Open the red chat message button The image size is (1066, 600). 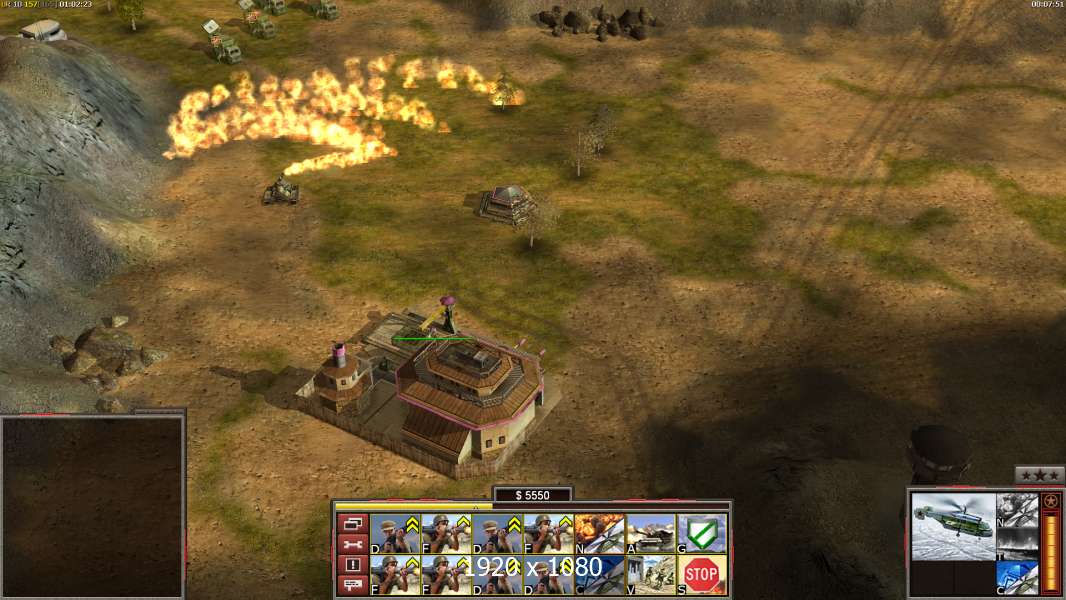click(x=352, y=585)
